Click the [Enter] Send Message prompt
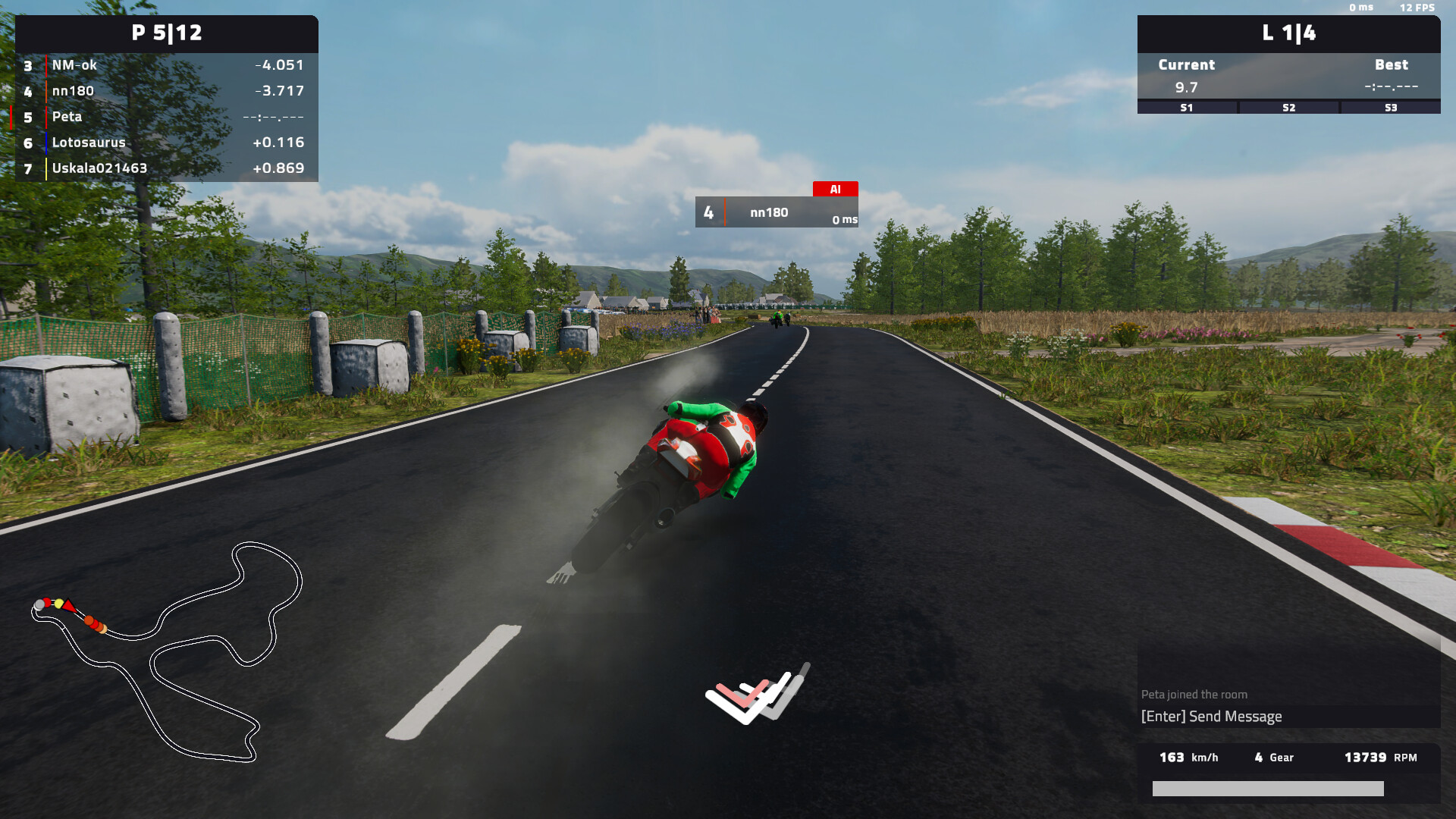Image resolution: width=1456 pixels, height=819 pixels. [x=1211, y=716]
